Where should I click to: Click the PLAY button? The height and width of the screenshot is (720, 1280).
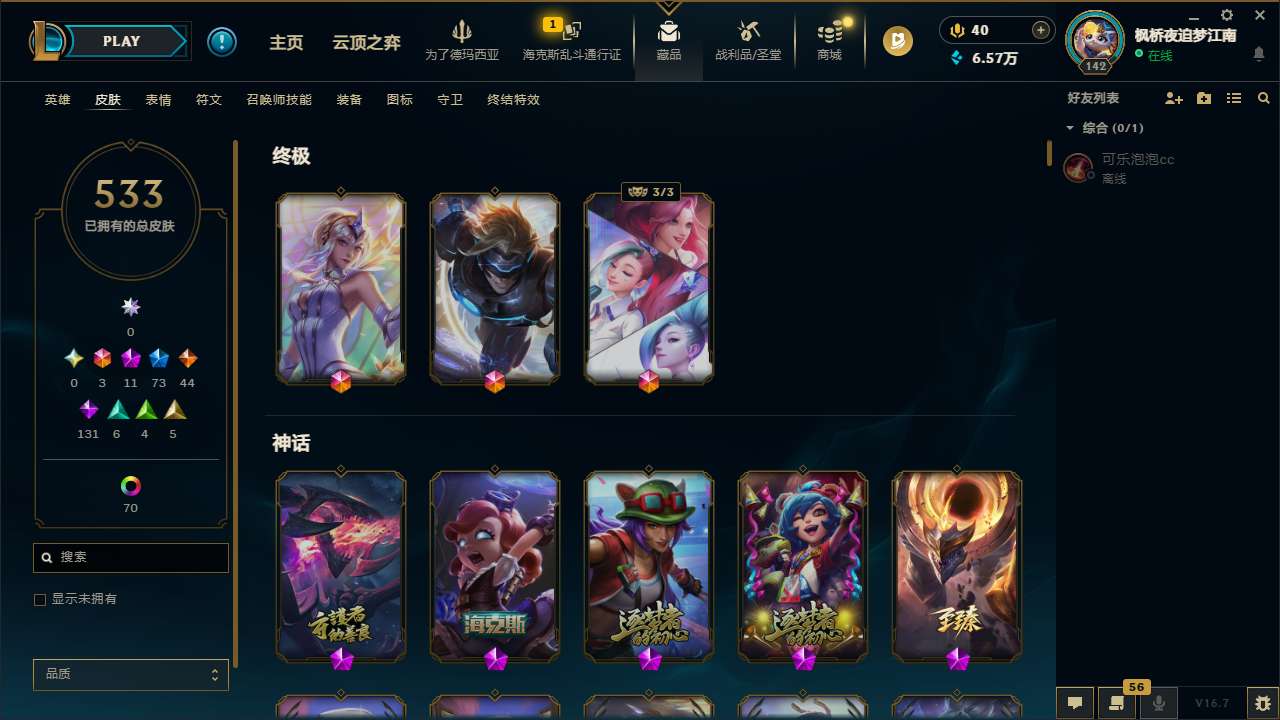point(120,41)
